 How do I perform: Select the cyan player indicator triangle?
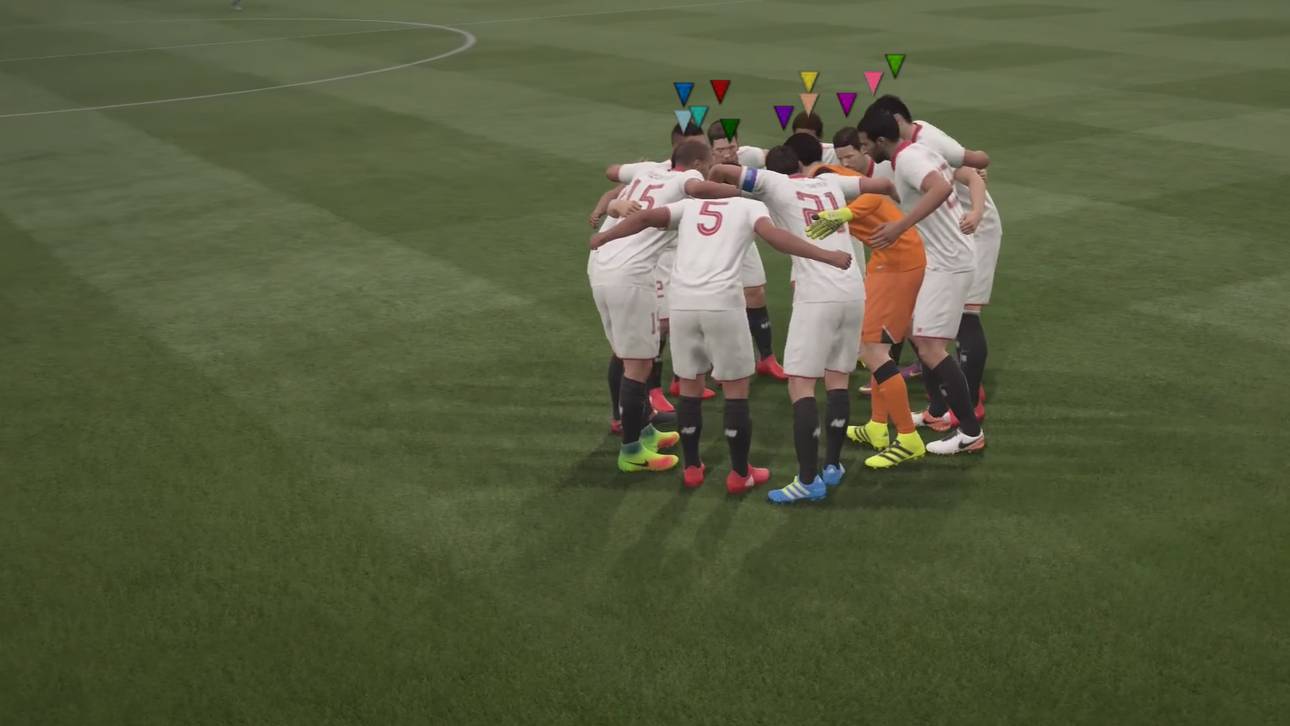click(699, 113)
